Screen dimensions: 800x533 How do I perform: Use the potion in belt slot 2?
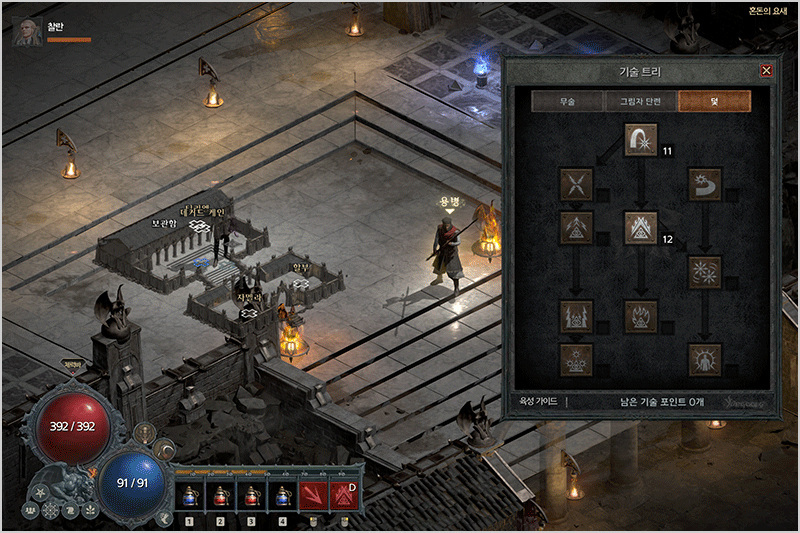(x=220, y=495)
